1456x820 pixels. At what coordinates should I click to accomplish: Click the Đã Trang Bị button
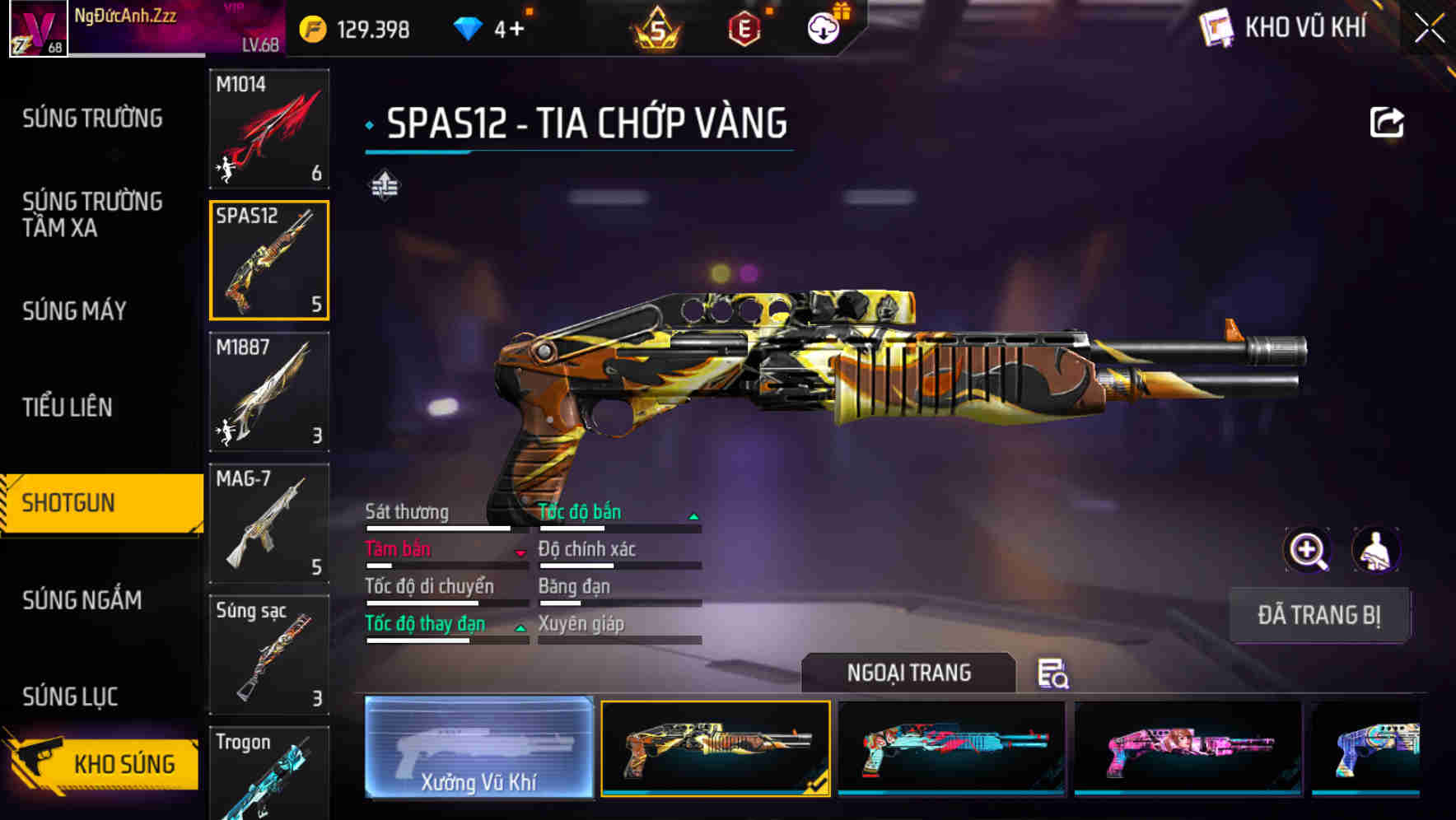click(1318, 615)
